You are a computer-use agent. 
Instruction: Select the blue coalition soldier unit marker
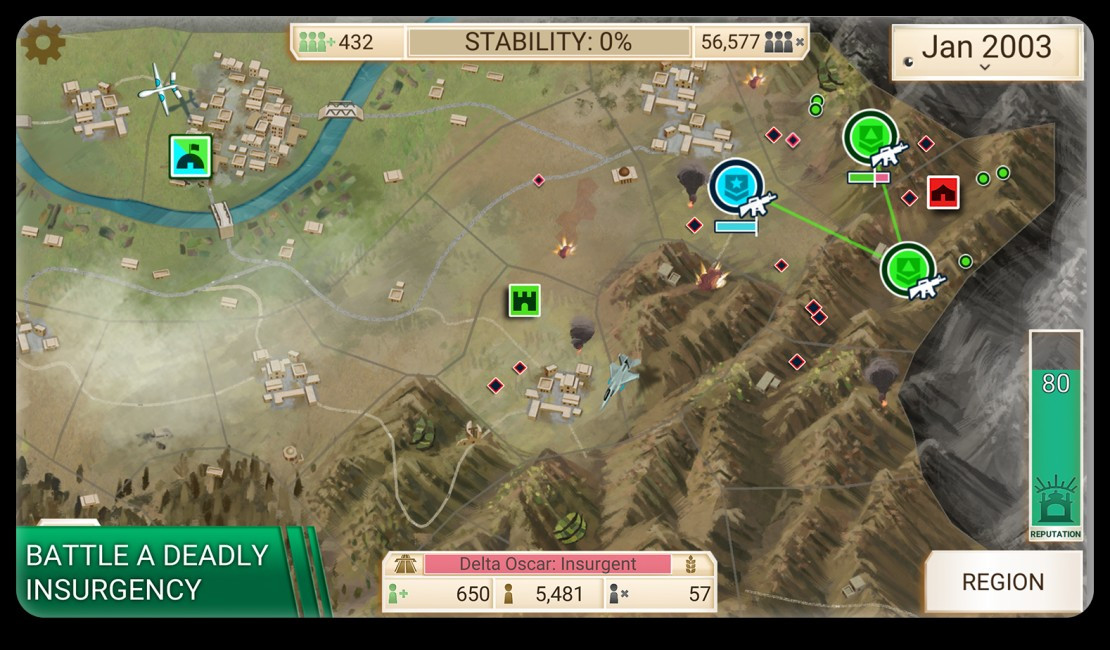pyautogui.click(x=737, y=187)
